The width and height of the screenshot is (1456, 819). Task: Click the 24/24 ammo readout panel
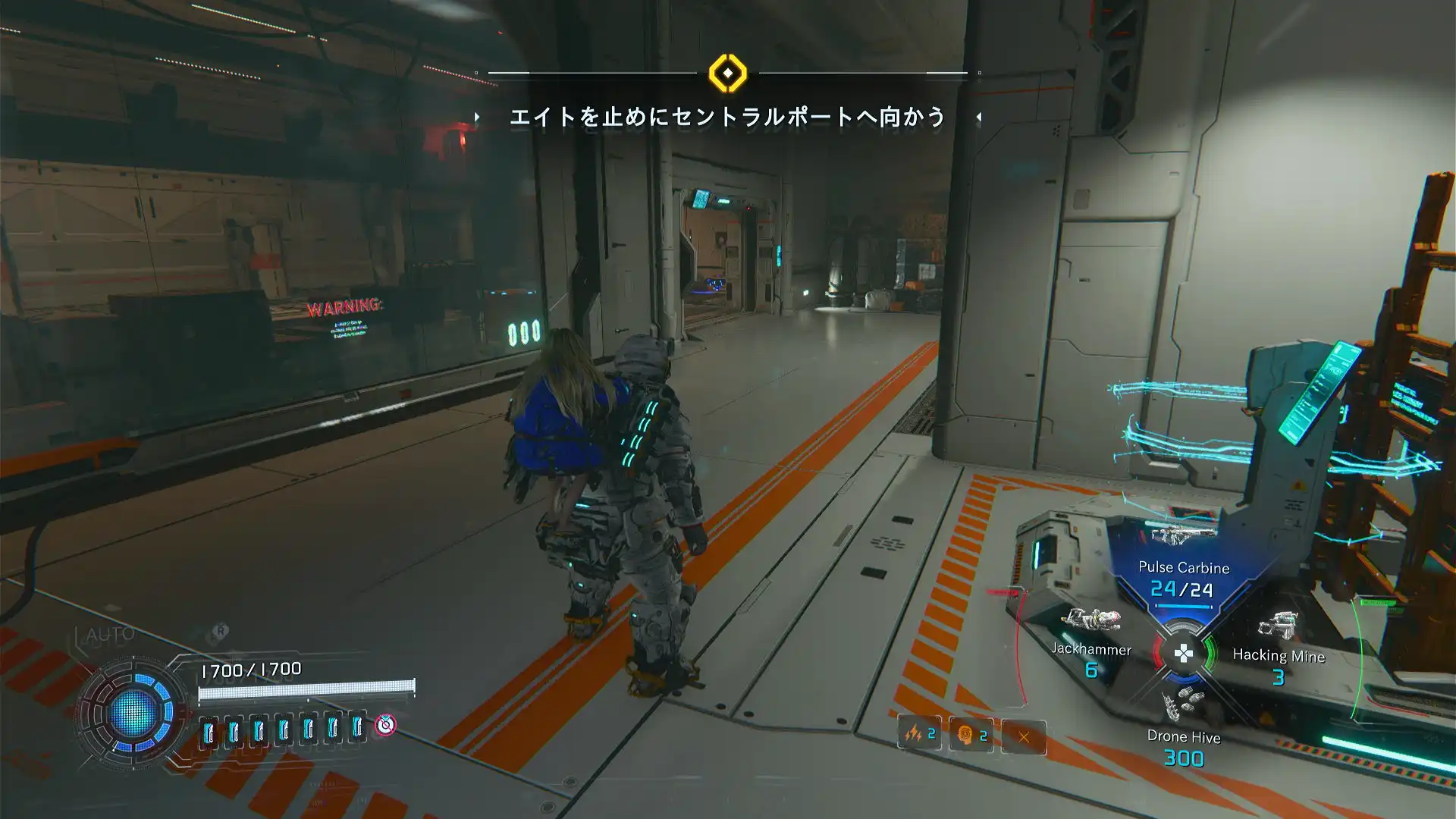pyautogui.click(x=1183, y=590)
